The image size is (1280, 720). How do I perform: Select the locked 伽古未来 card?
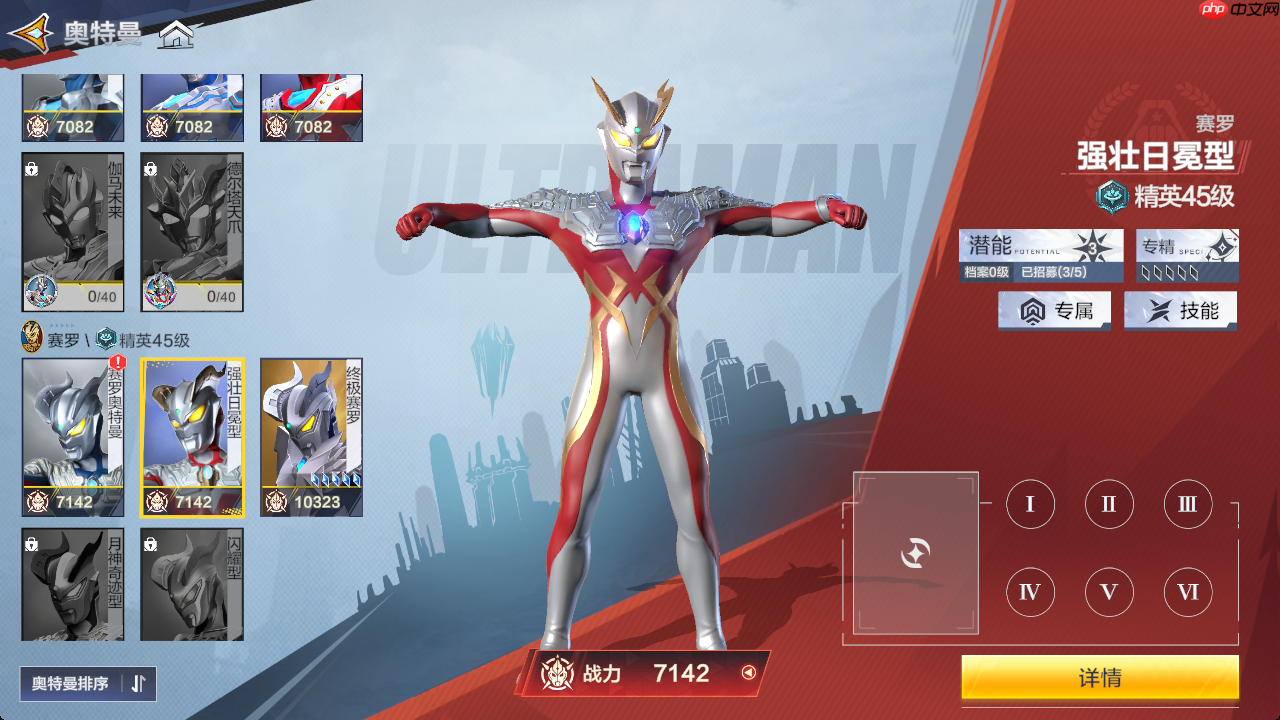point(72,232)
